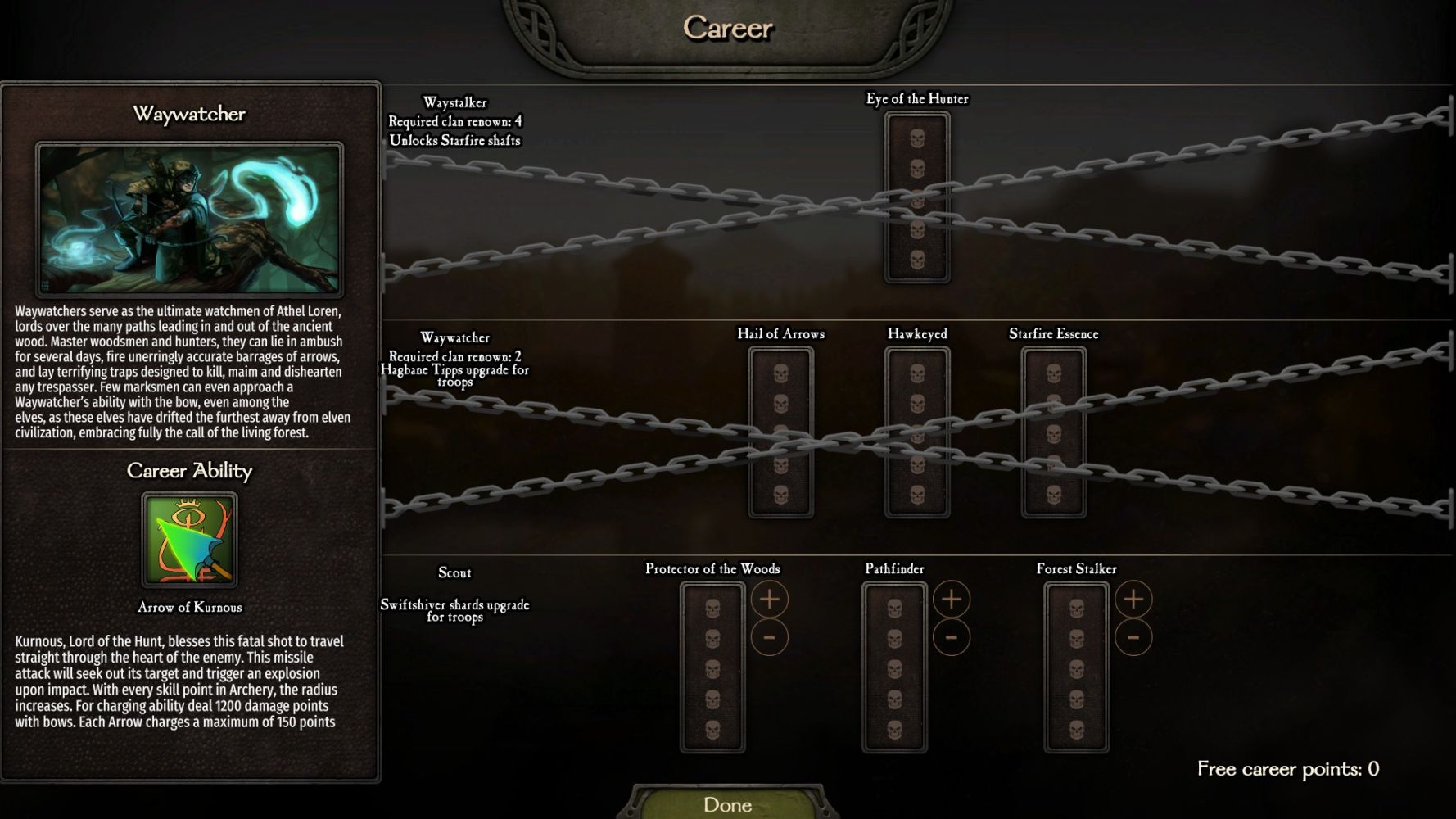Choose the Hawkeyed skill column
Viewport: 1456px width, 819px height.
(x=917, y=432)
